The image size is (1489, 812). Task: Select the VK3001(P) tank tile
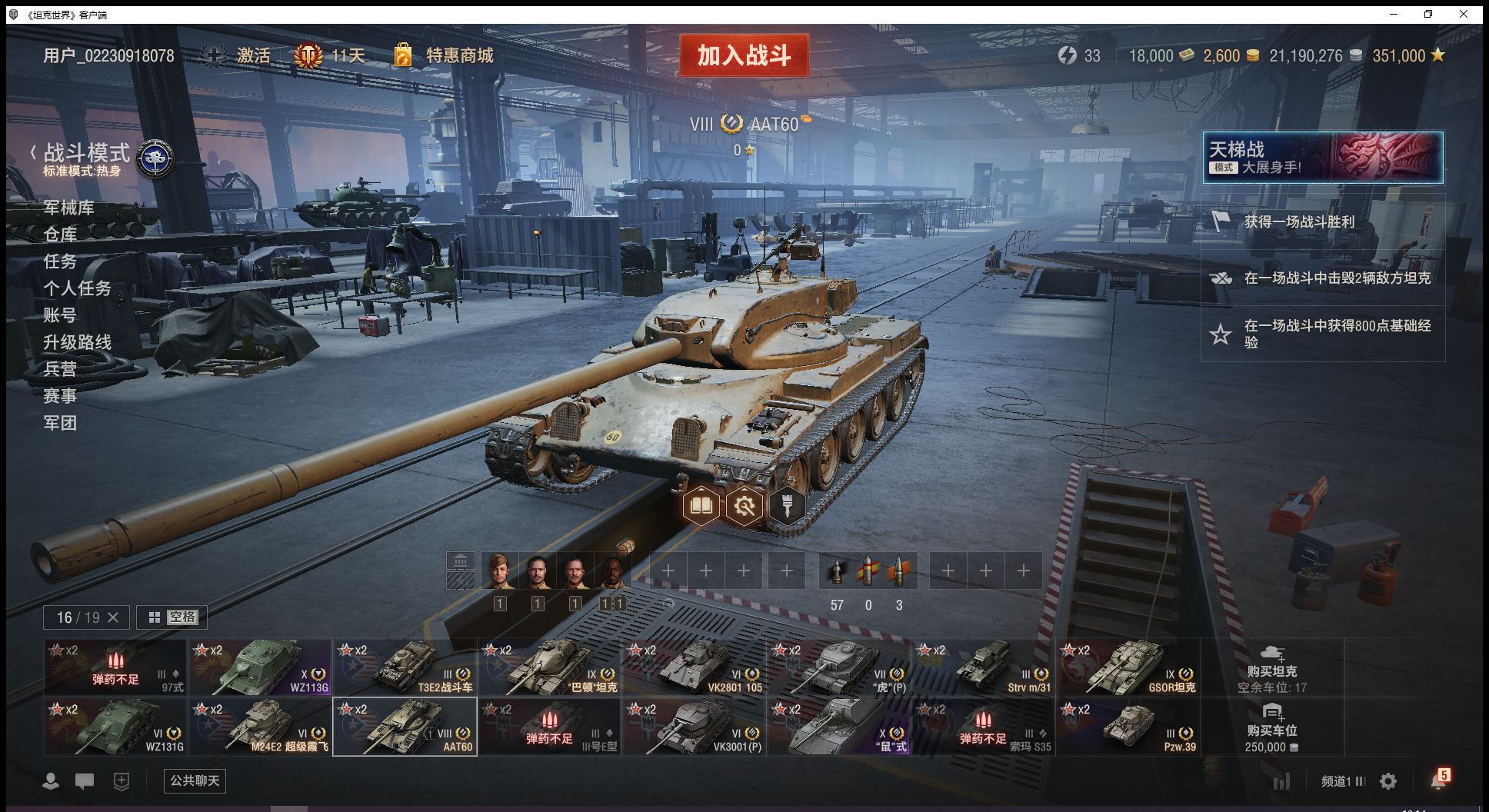tap(694, 727)
